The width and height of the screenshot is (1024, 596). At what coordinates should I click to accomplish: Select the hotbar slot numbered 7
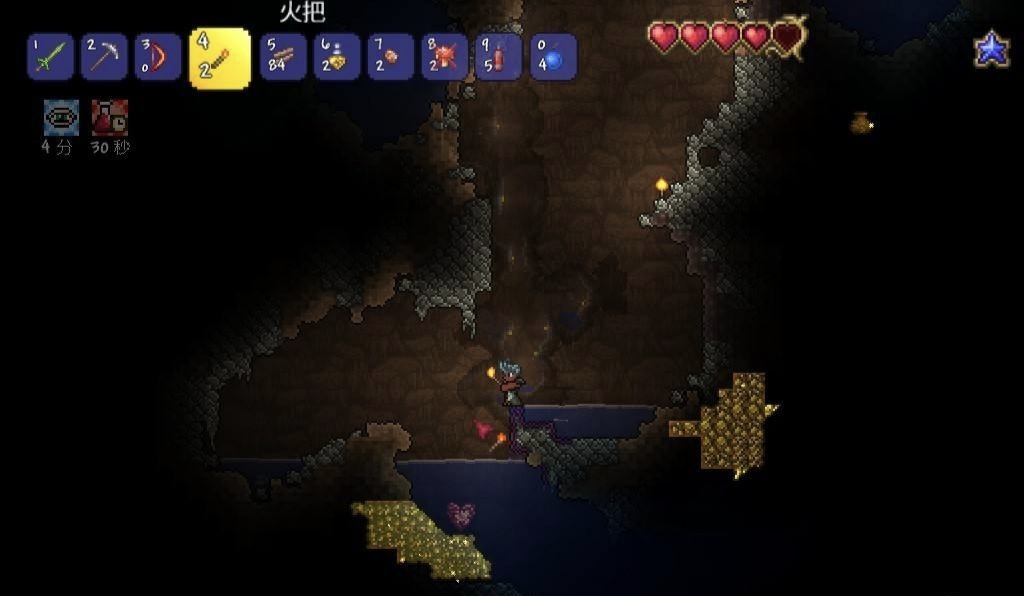tap(391, 57)
